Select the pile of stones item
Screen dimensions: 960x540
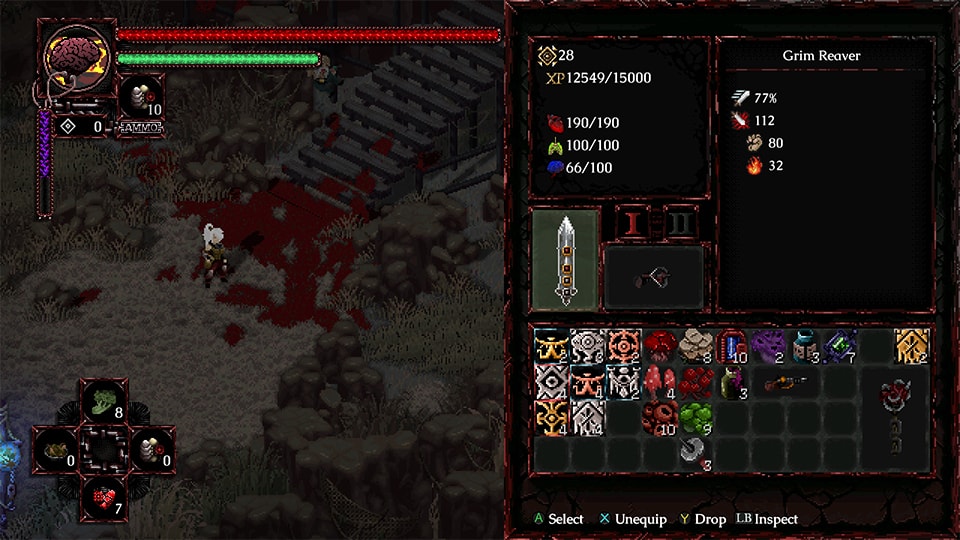(695, 344)
